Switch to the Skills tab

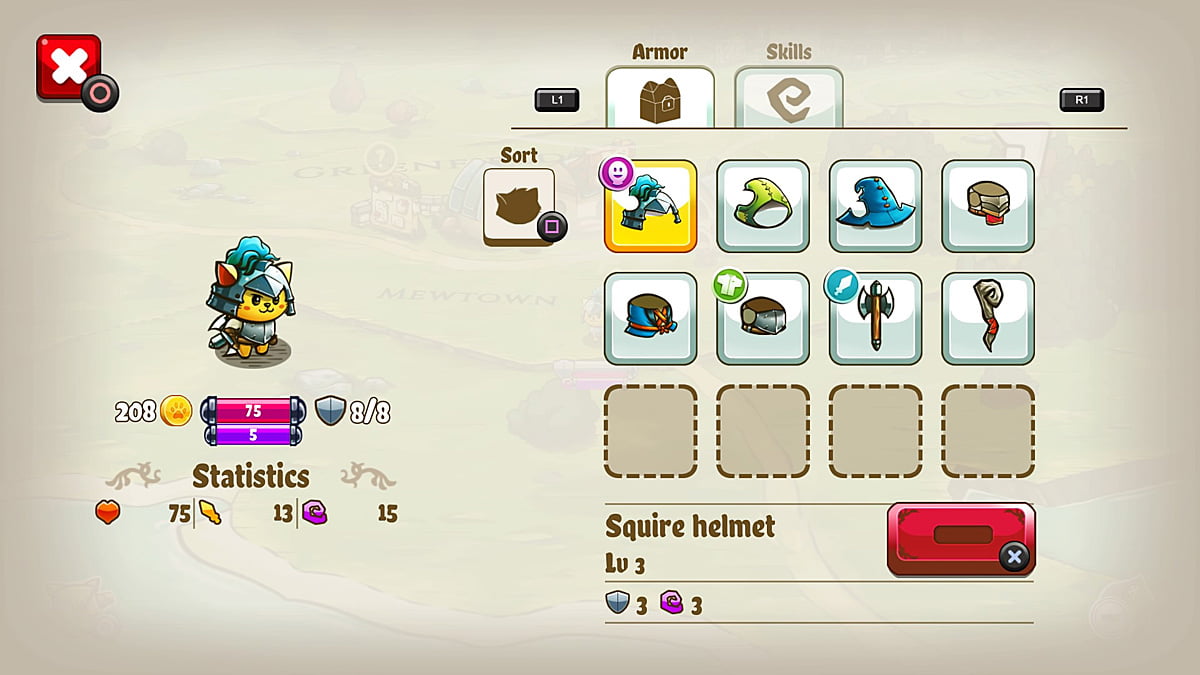click(x=788, y=98)
